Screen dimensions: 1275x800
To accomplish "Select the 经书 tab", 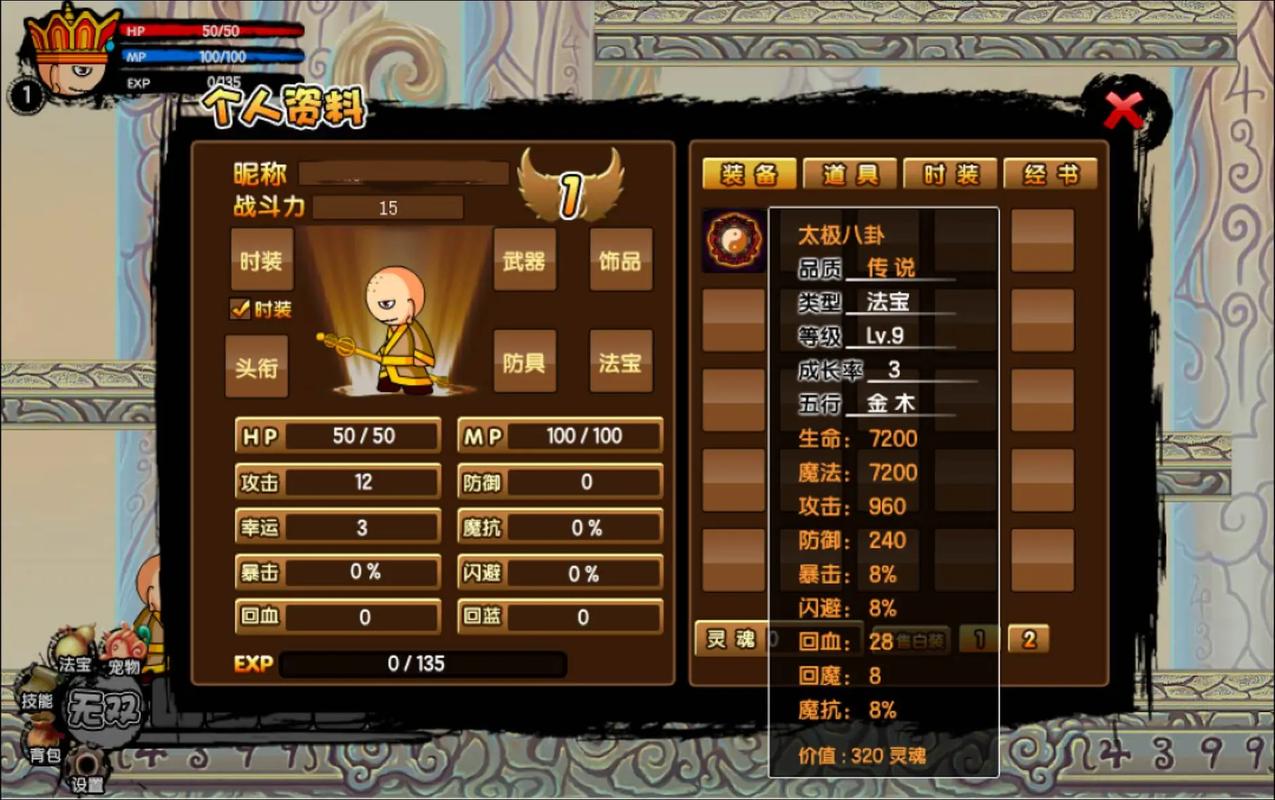I will [1050, 174].
